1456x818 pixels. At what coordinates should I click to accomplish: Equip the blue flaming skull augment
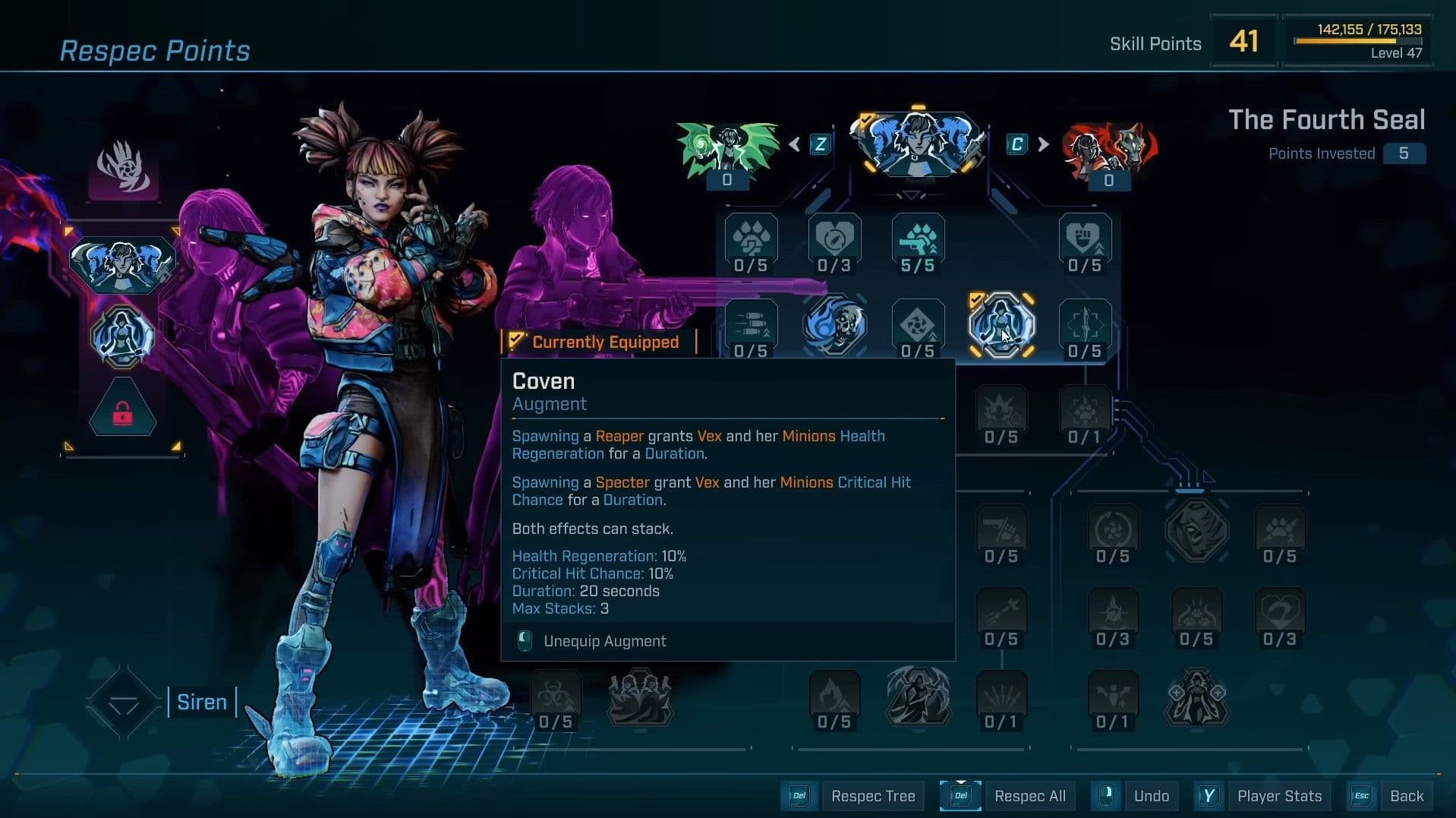pos(834,325)
